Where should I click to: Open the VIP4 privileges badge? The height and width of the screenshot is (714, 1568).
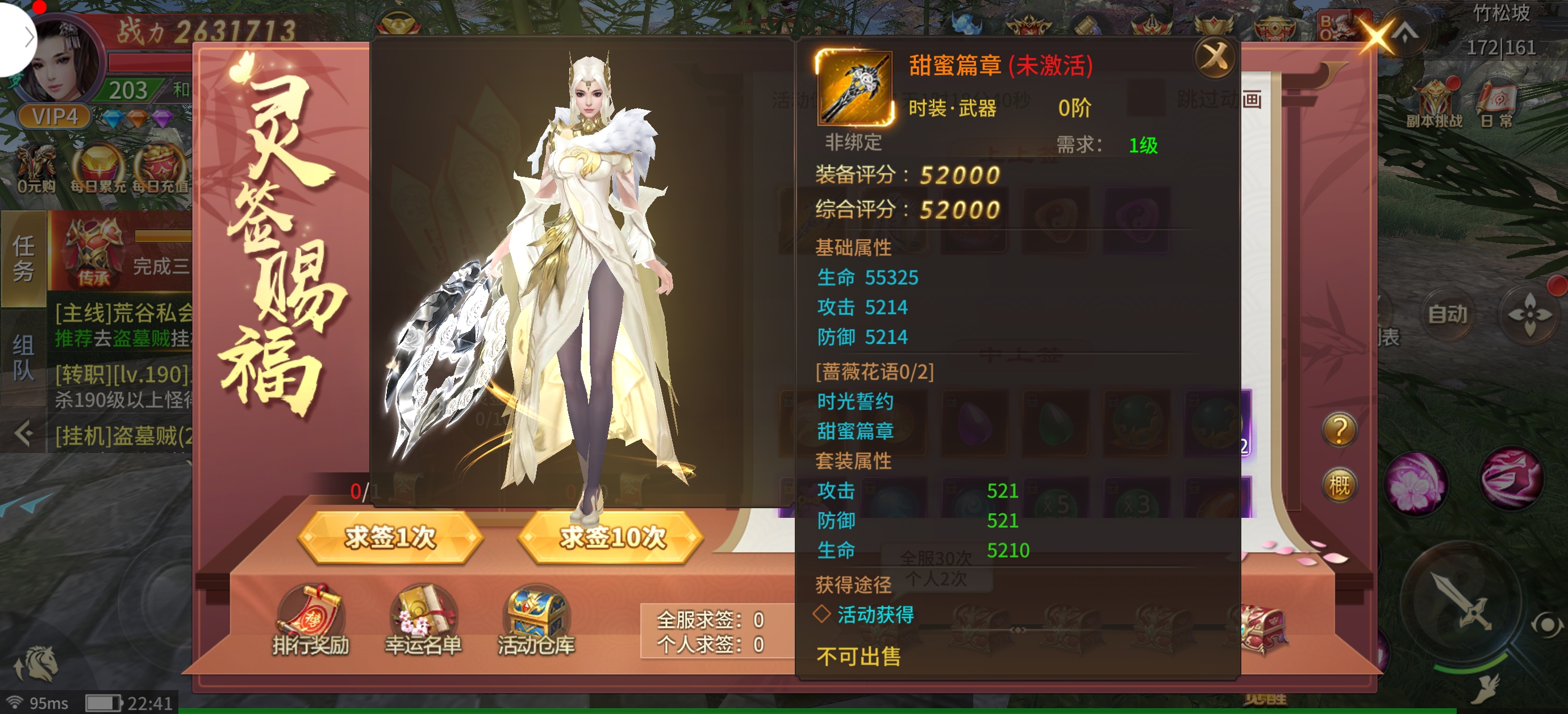(54, 116)
